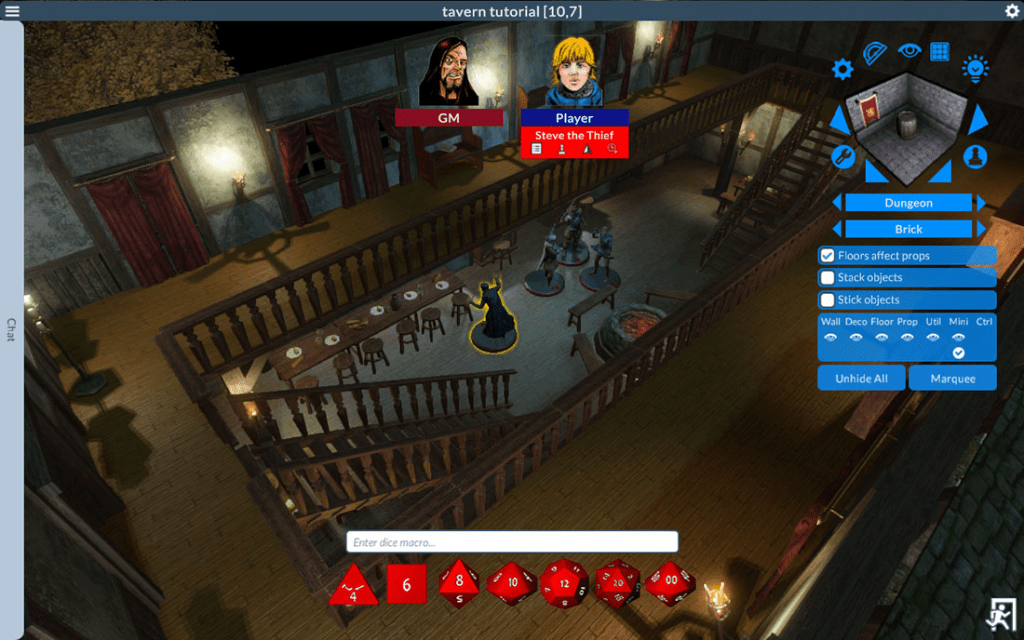Open the hamburger menu in the title bar

[x=12, y=10]
